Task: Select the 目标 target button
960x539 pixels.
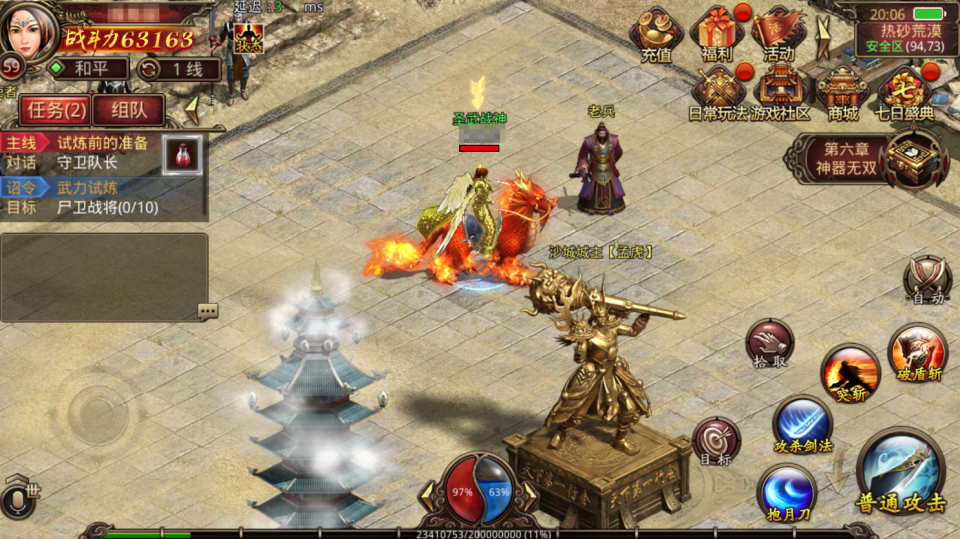Action: point(716,441)
